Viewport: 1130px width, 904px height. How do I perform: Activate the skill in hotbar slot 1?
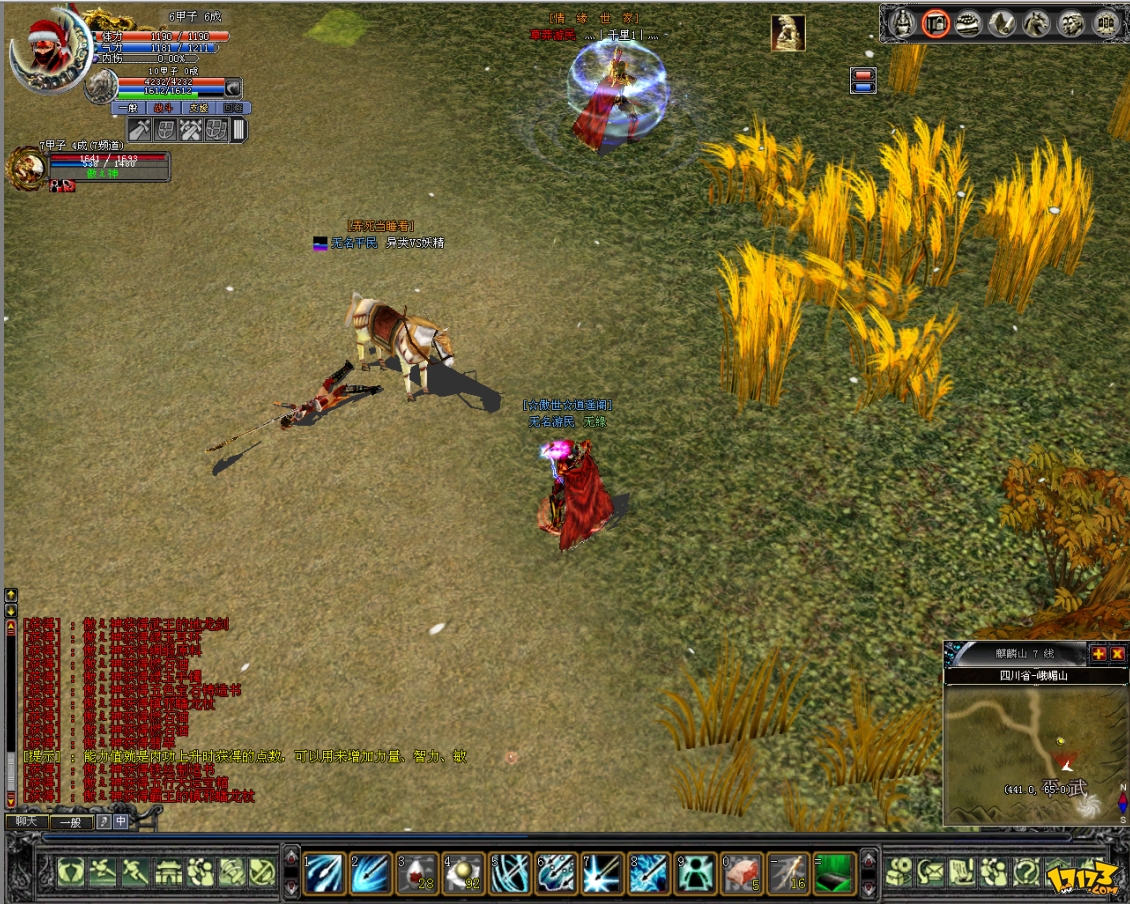[324, 873]
